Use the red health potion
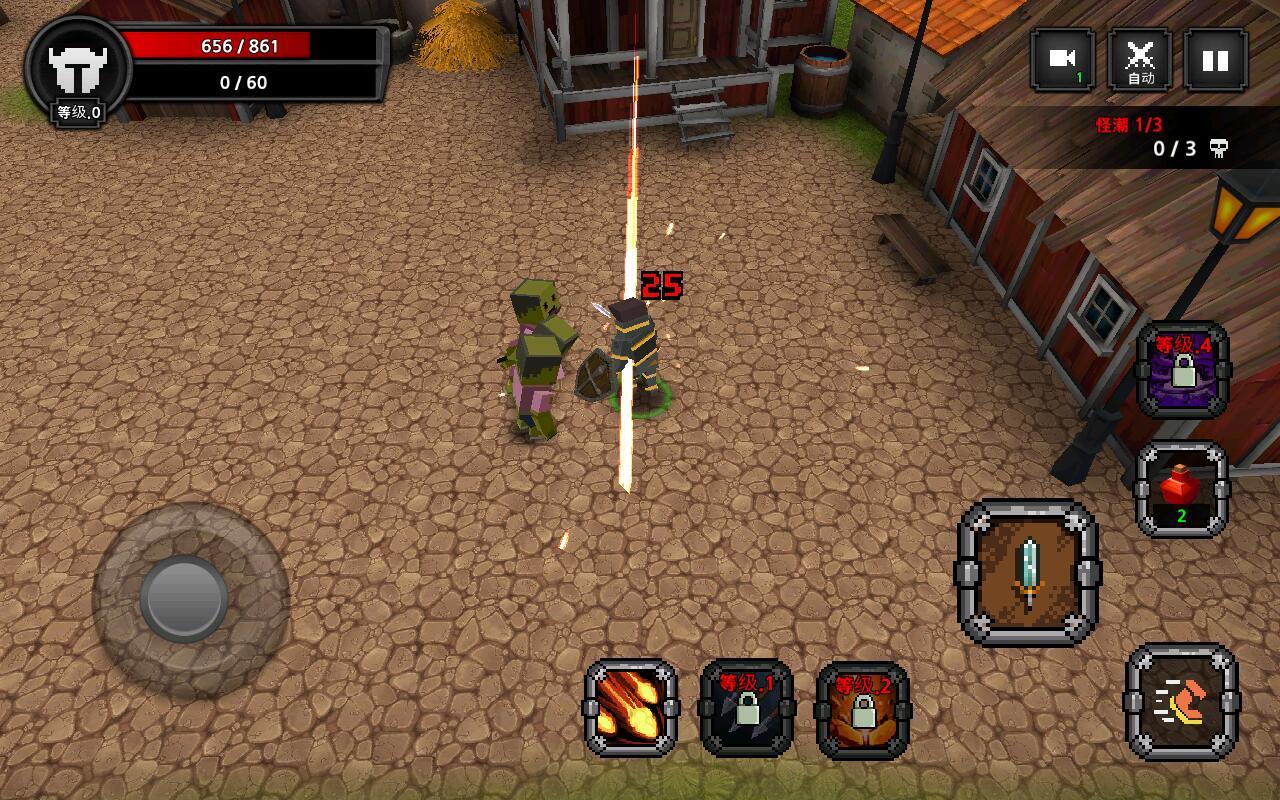Screen dimensions: 1280x800 click(1181, 489)
